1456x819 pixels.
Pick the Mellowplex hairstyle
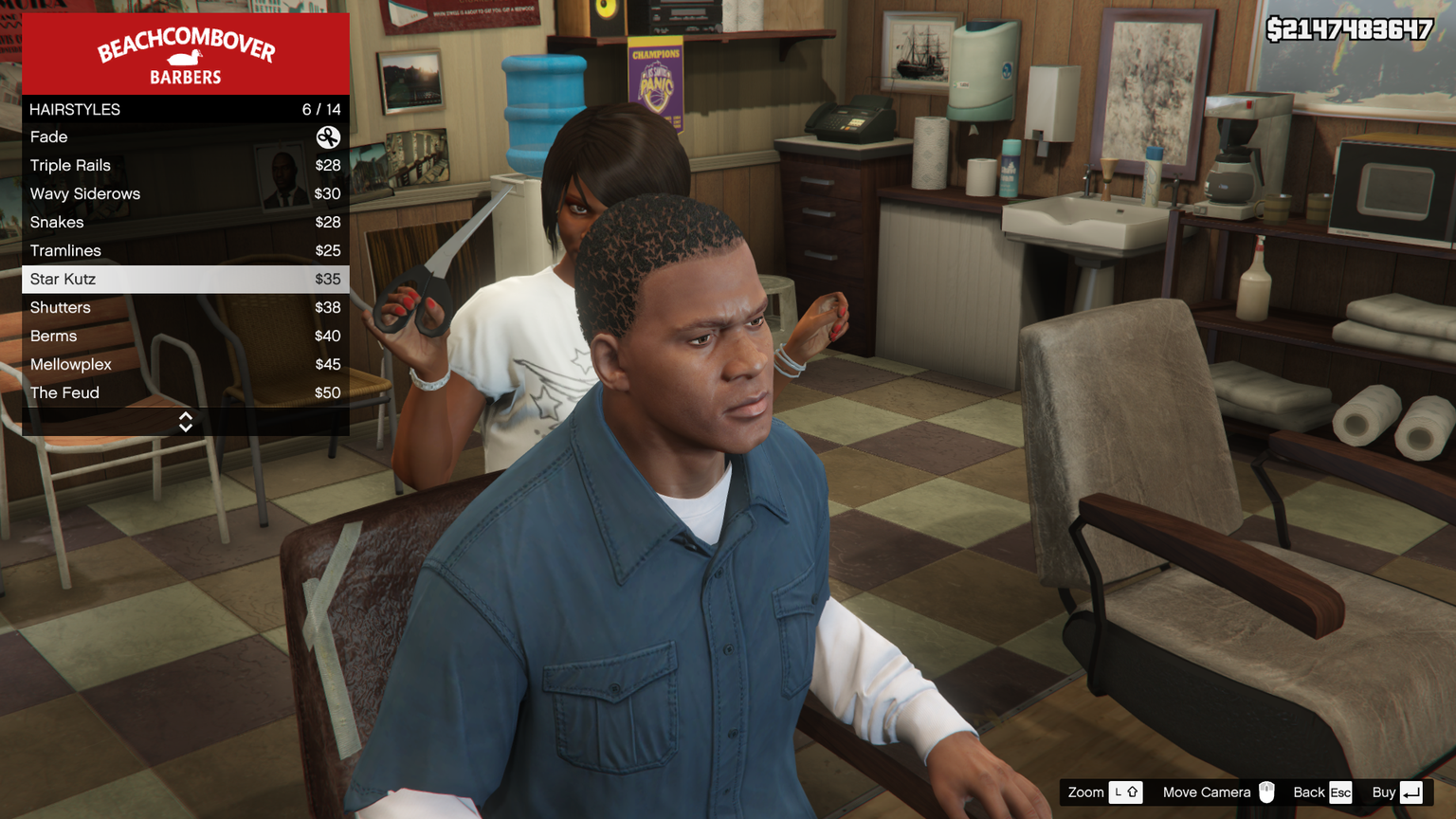[x=185, y=365]
